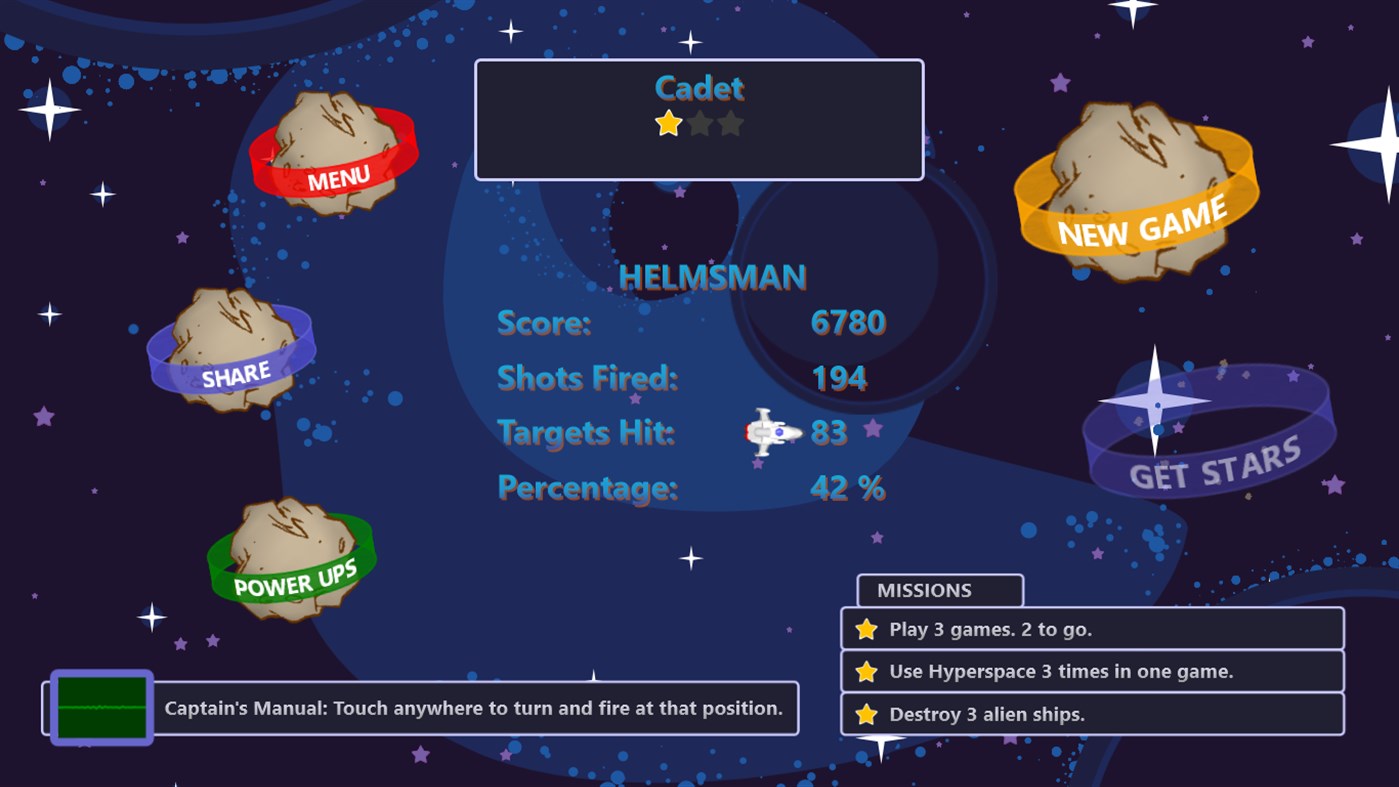Viewport: 1399px width, 787px height.
Task: Select the 'Play 3 games' mission
Action: [1092, 629]
